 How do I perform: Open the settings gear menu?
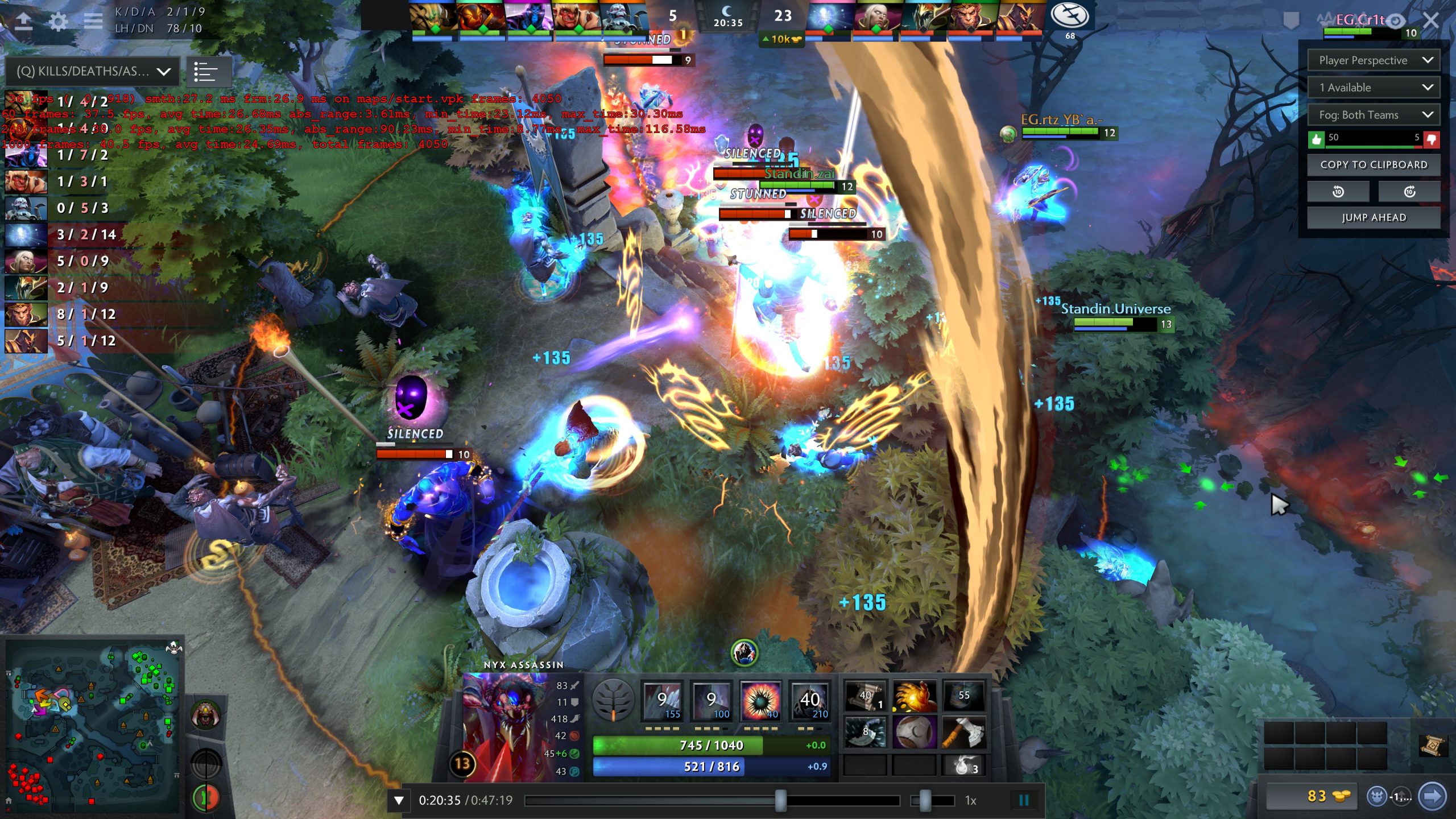(x=58, y=22)
